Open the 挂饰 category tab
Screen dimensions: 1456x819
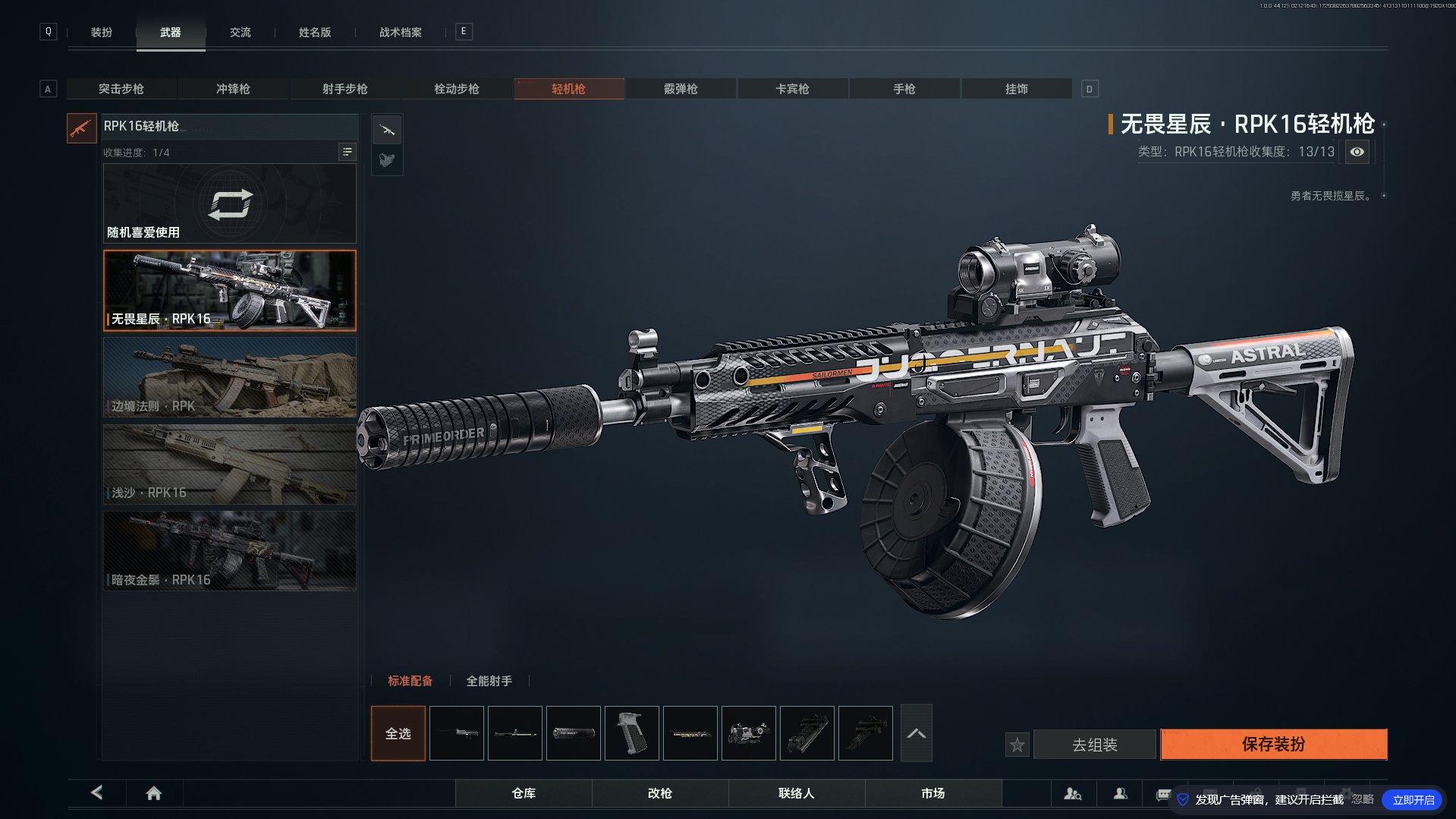click(x=1016, y=89)
